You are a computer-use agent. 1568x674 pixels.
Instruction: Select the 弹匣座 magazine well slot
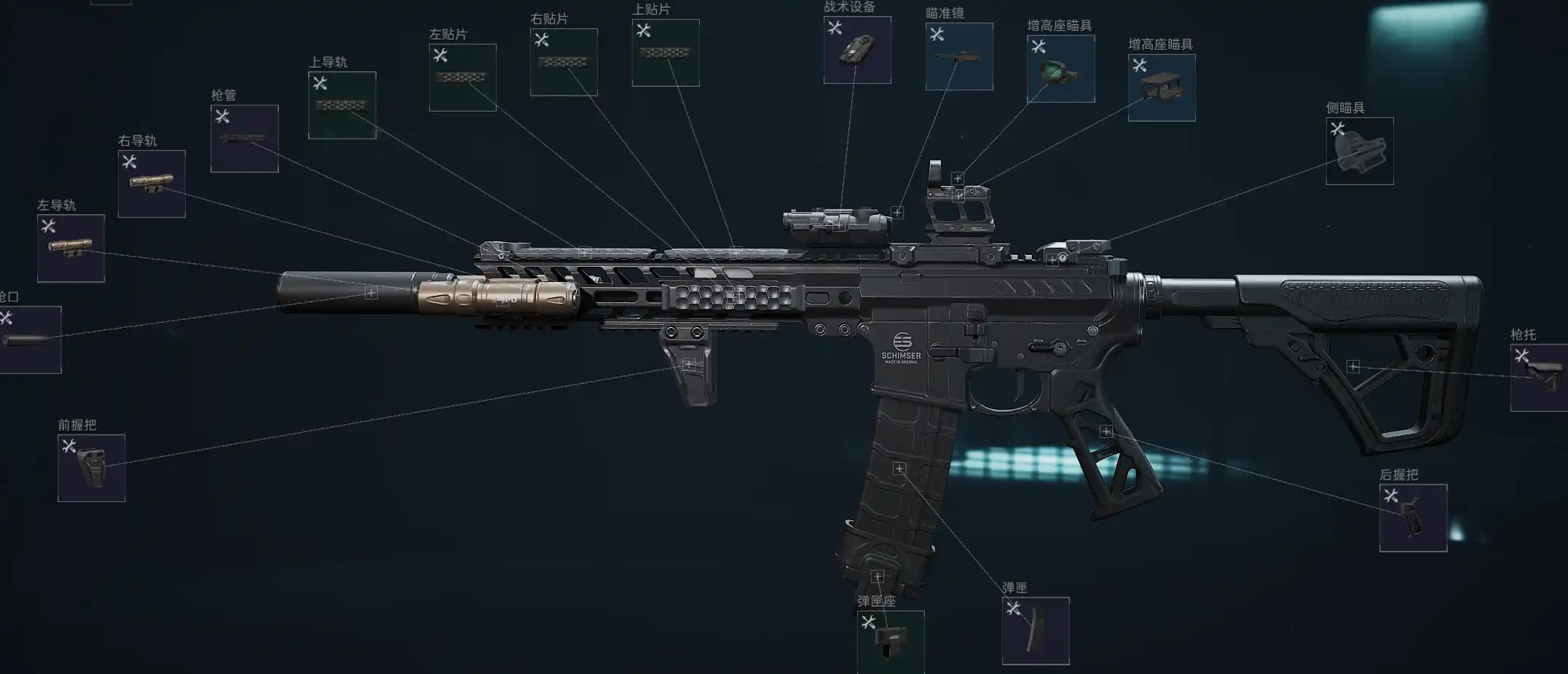click(890, 642)
